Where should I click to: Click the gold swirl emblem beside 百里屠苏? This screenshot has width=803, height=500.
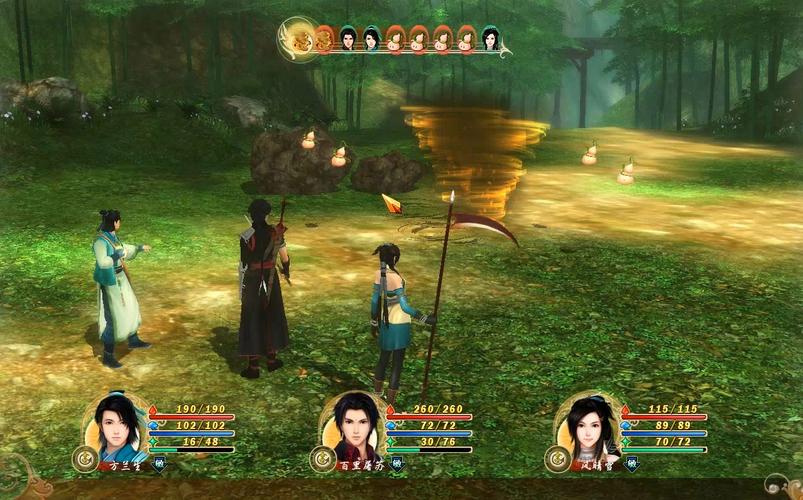[x=322, y=459]
